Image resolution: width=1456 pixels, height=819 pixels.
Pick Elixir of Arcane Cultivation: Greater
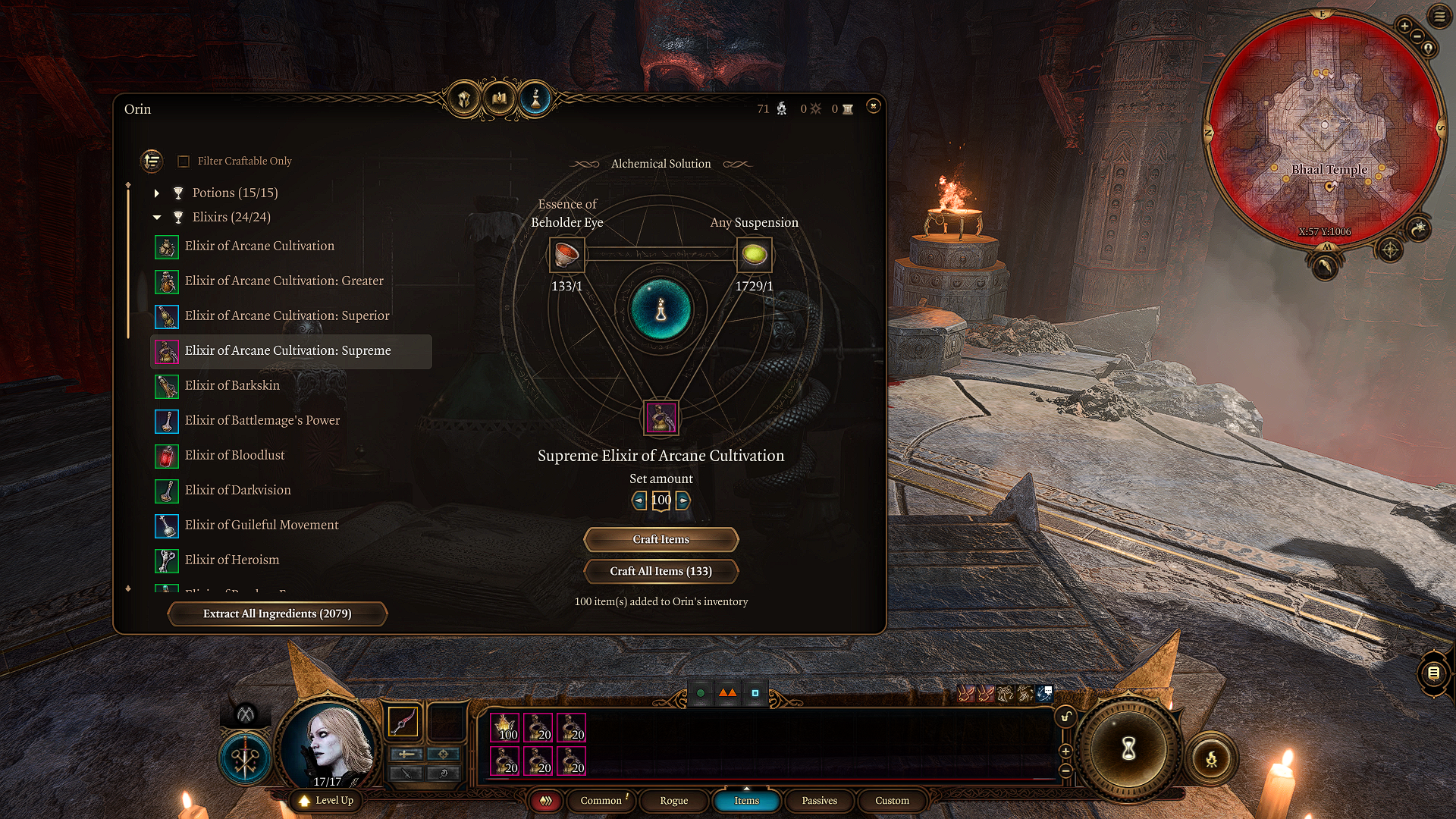click(284, 281)
